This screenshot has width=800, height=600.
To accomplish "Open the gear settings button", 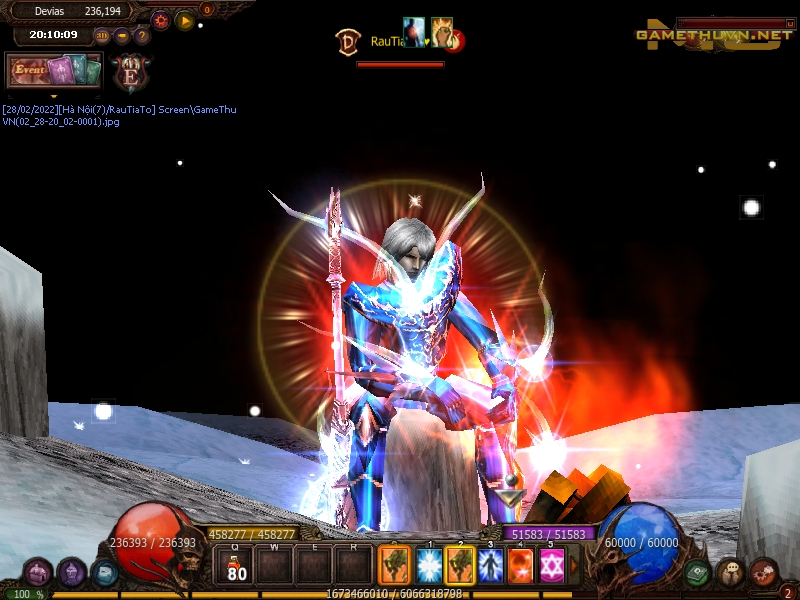I will (x=160, y=20).
